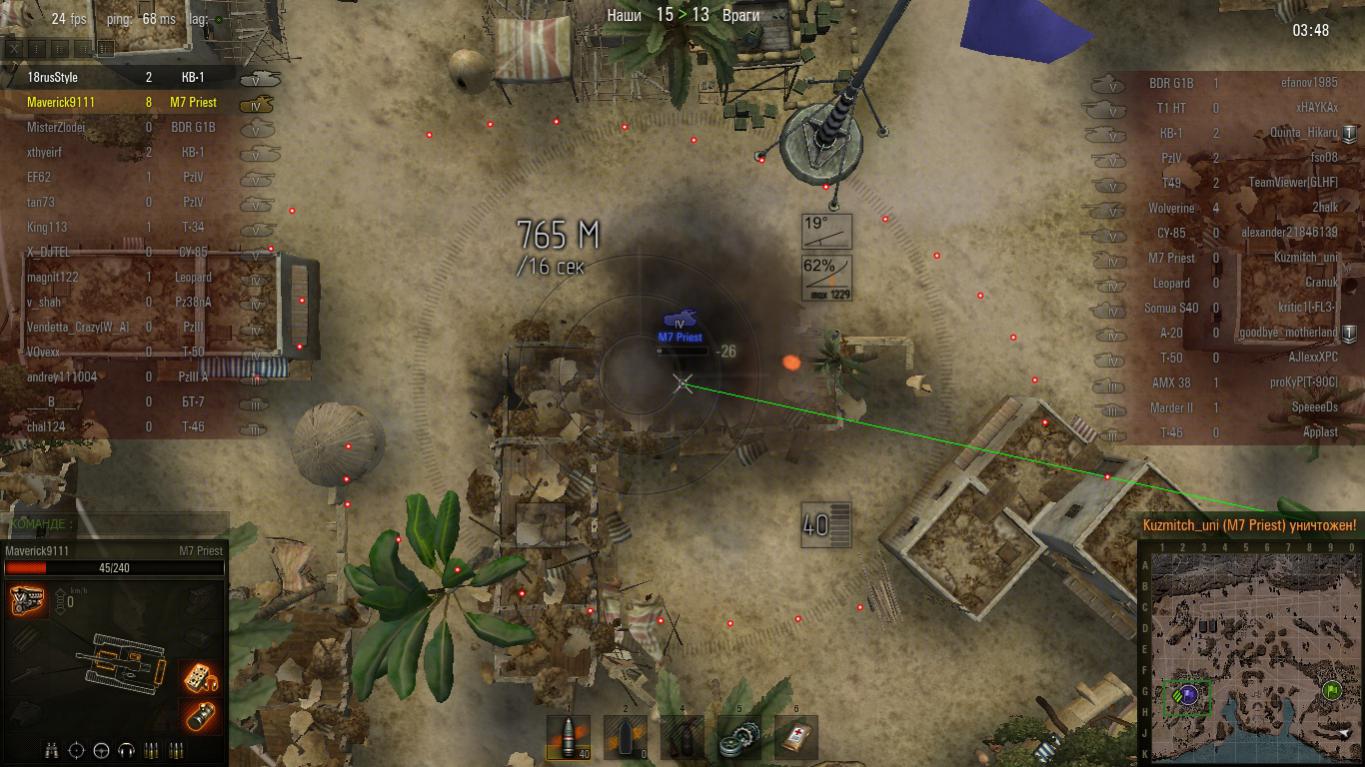Use the first aid kit consumable

click(796, 737)
